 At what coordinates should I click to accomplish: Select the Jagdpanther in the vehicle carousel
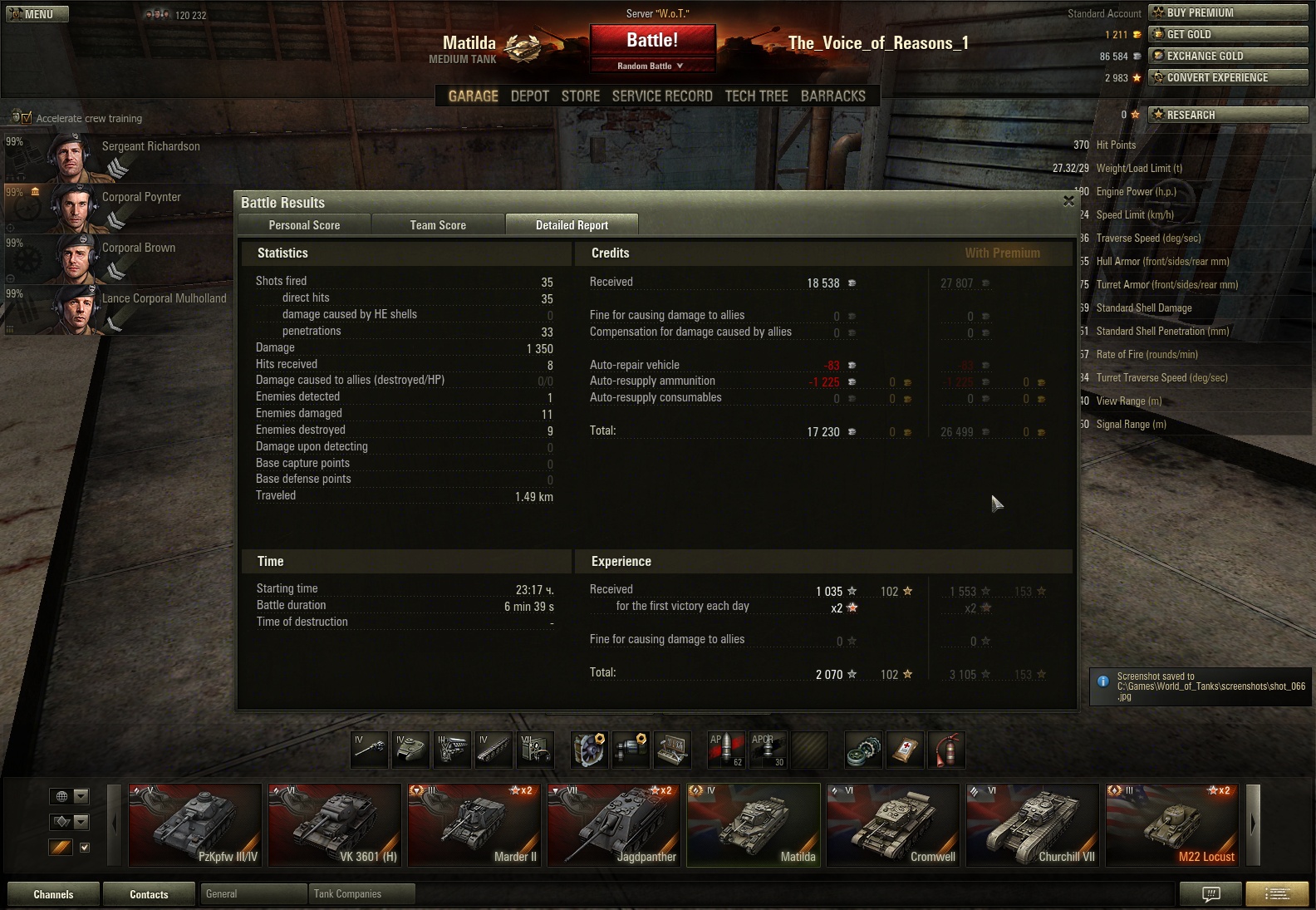pyautogui.click(x=613, y=825)
